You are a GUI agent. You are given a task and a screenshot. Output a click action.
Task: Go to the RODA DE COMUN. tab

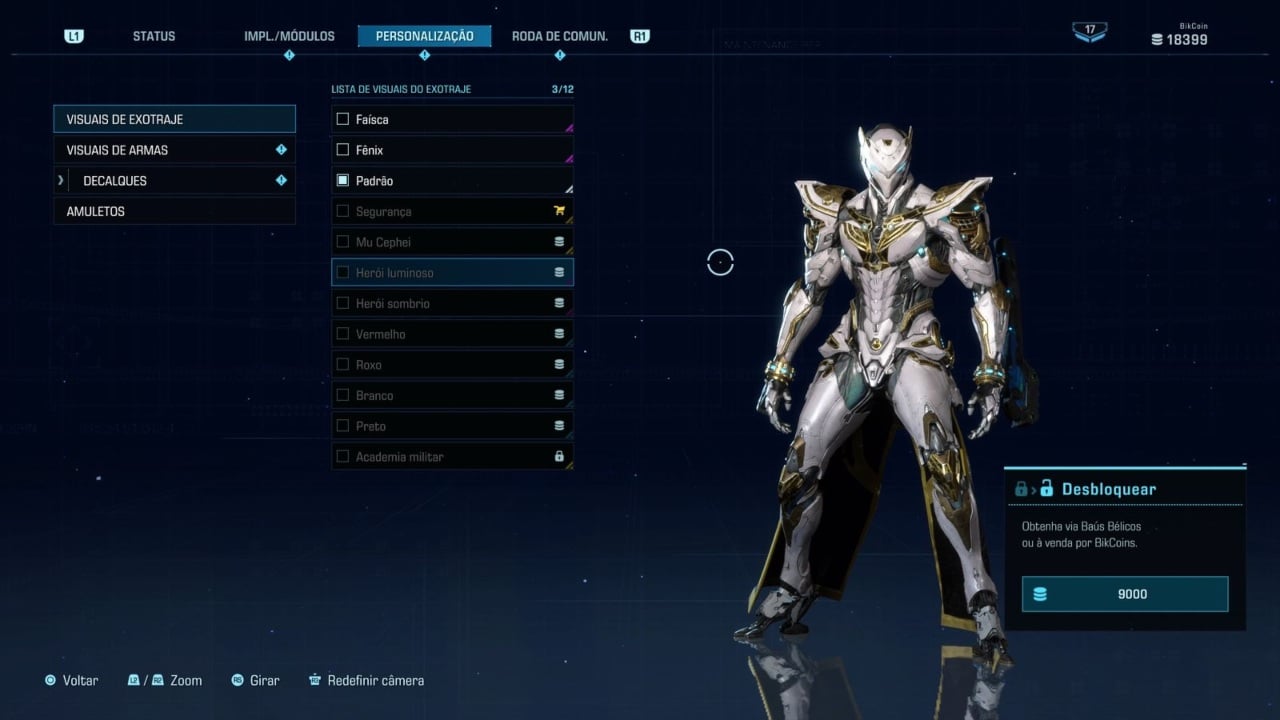(x=559, y=36)
